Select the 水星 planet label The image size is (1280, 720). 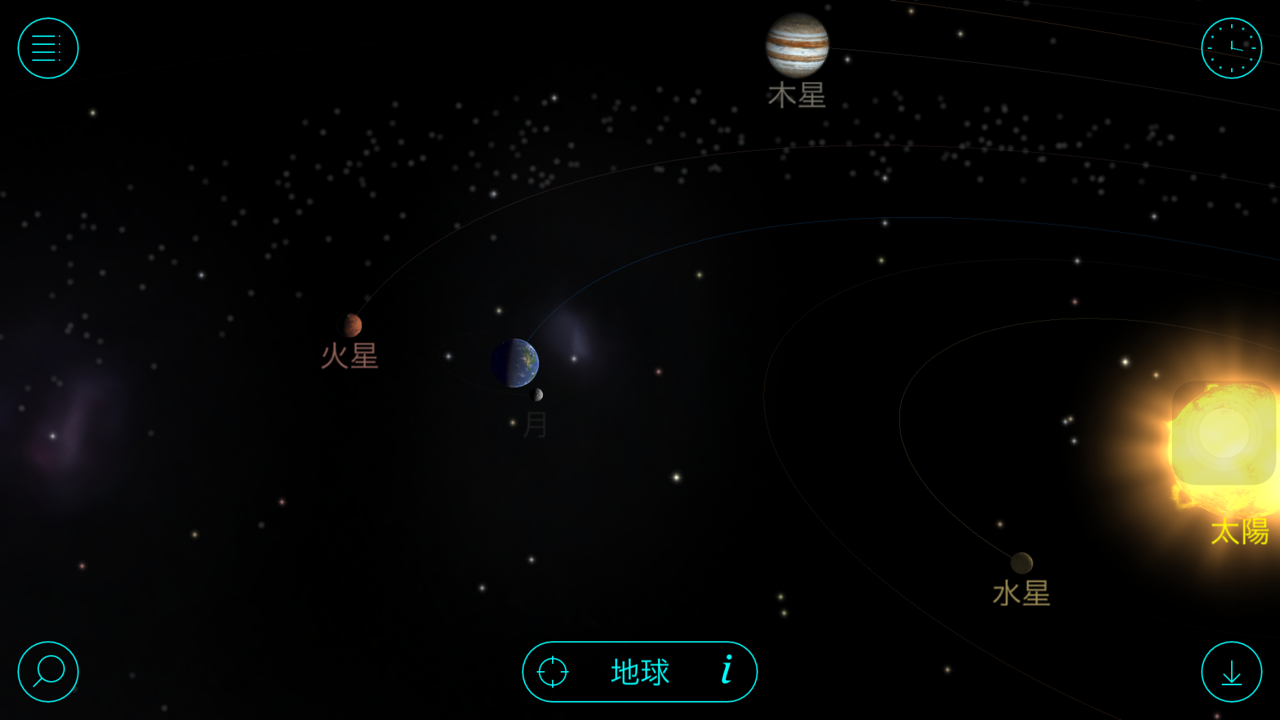click(1021, 594)
